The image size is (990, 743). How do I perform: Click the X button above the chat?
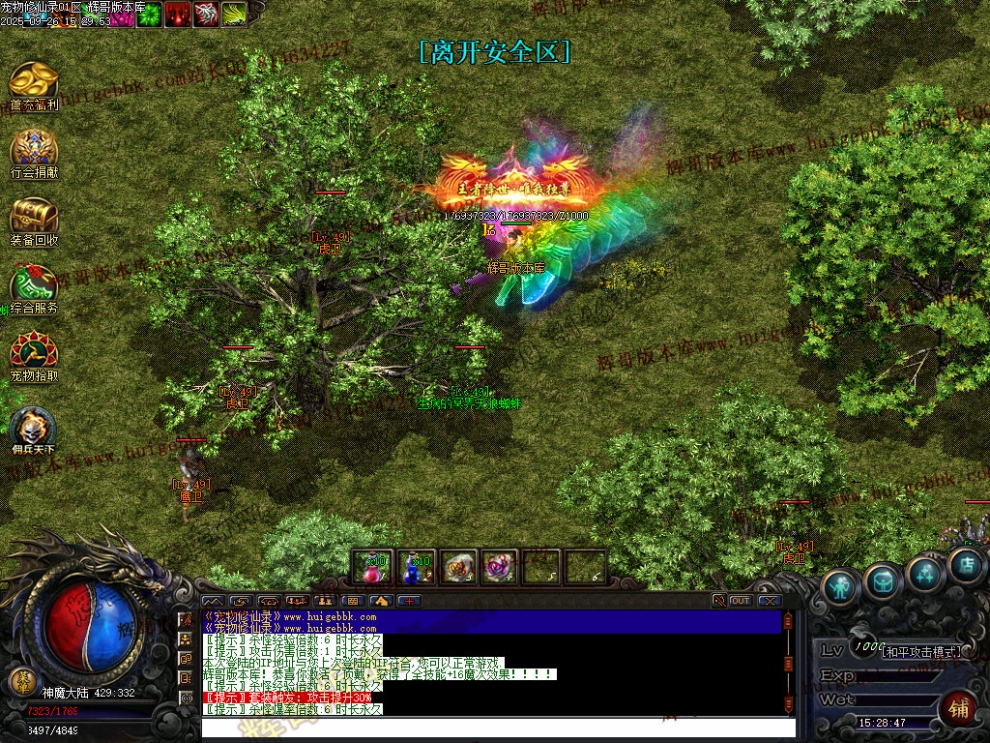coord(769,601)
